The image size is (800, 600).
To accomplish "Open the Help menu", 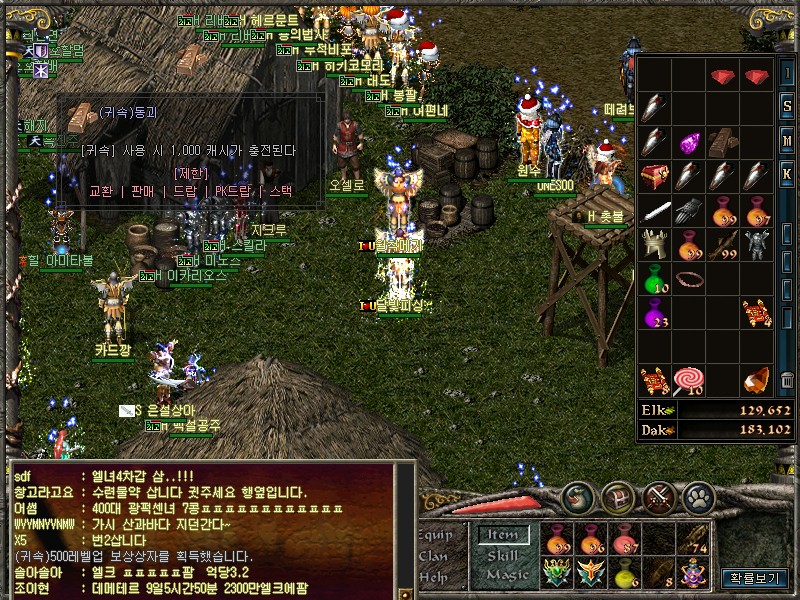I will [434, 576].
